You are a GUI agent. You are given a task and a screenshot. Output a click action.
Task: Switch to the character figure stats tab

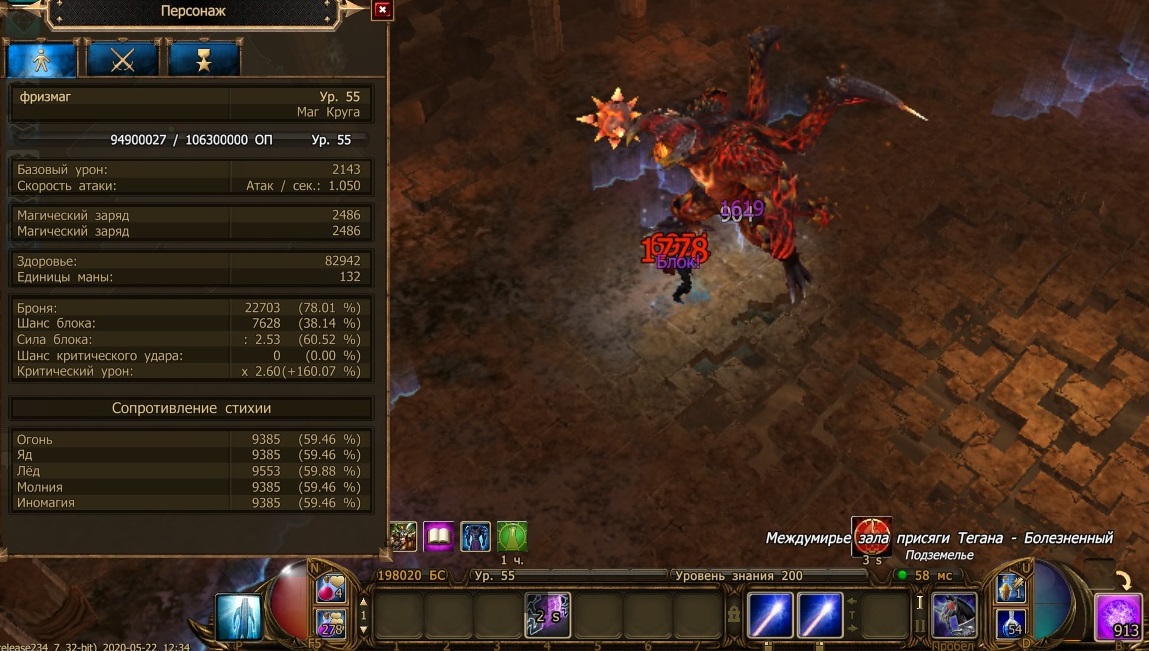(x=42, y=60)
